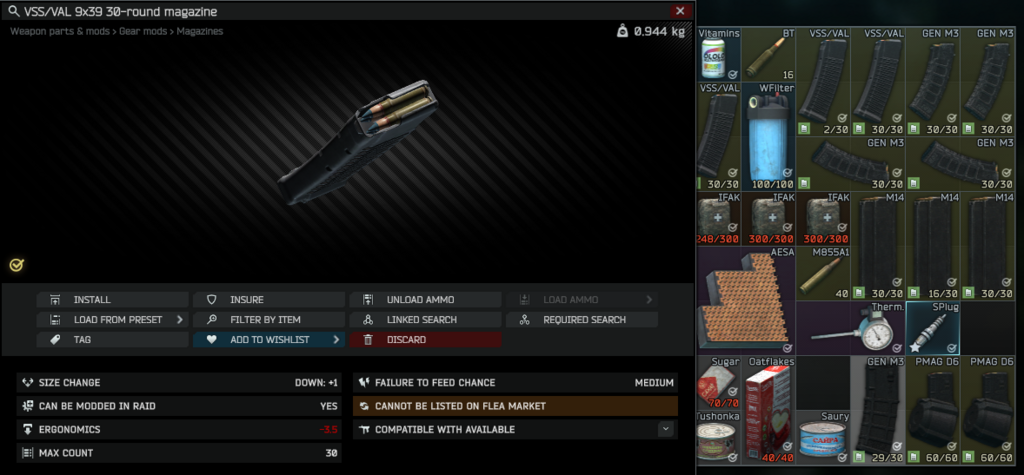Expand the Compatible With Available list
Viewport: 1024px width, 475px height.
(x=665, y=429)
